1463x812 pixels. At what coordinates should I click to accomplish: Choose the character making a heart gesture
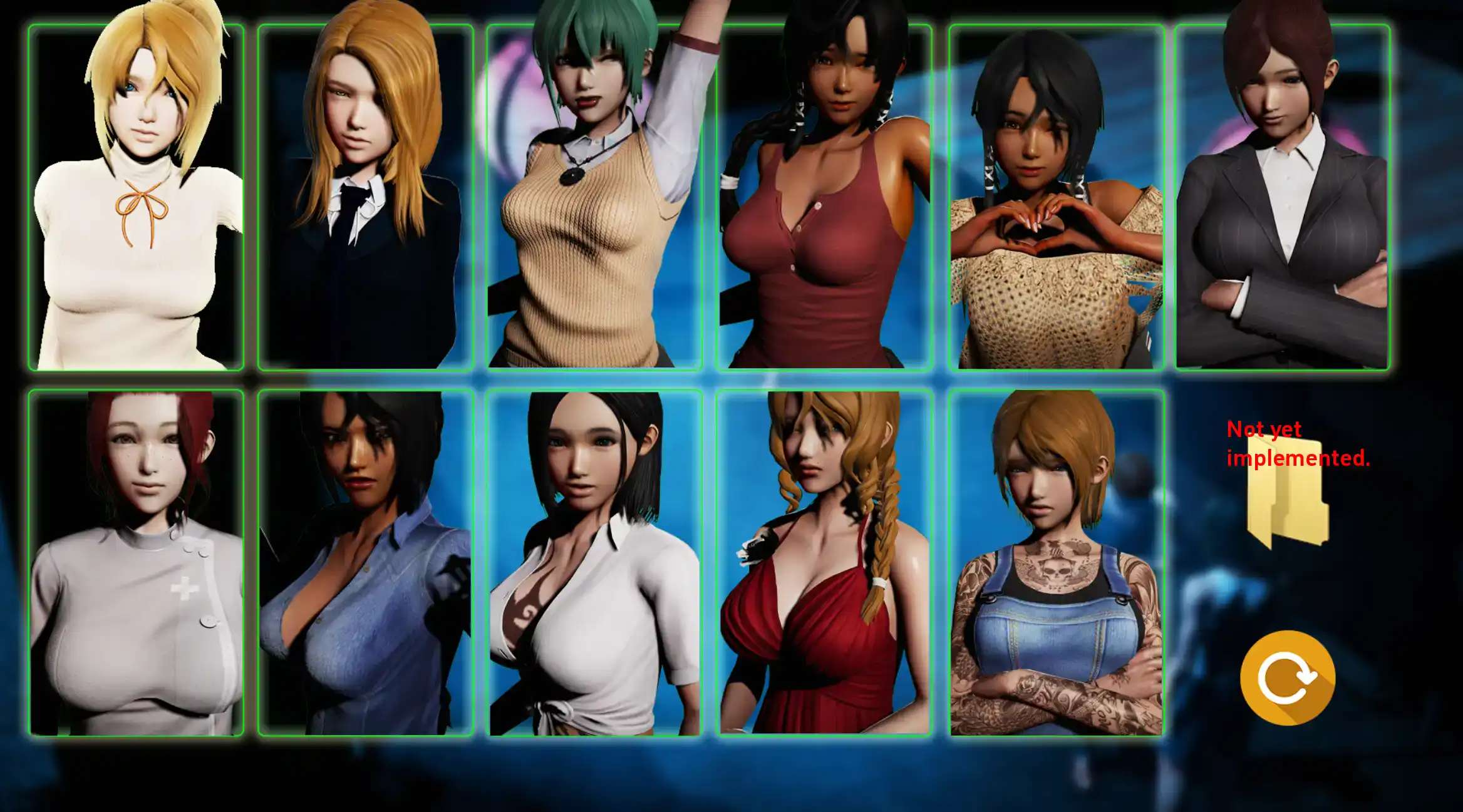[x=1057, y=197]
